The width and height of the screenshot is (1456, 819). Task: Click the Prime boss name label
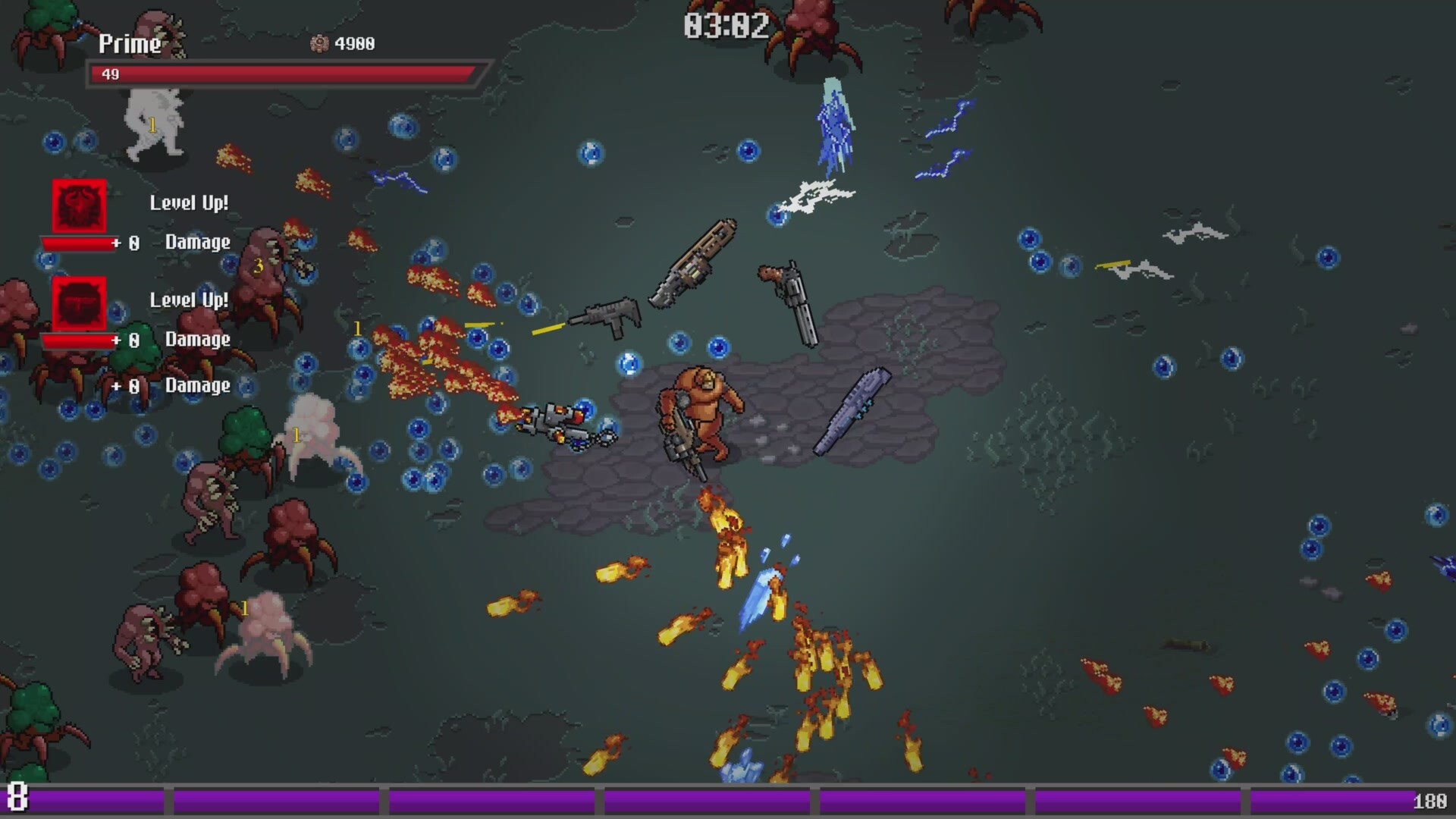click(129, 43)
